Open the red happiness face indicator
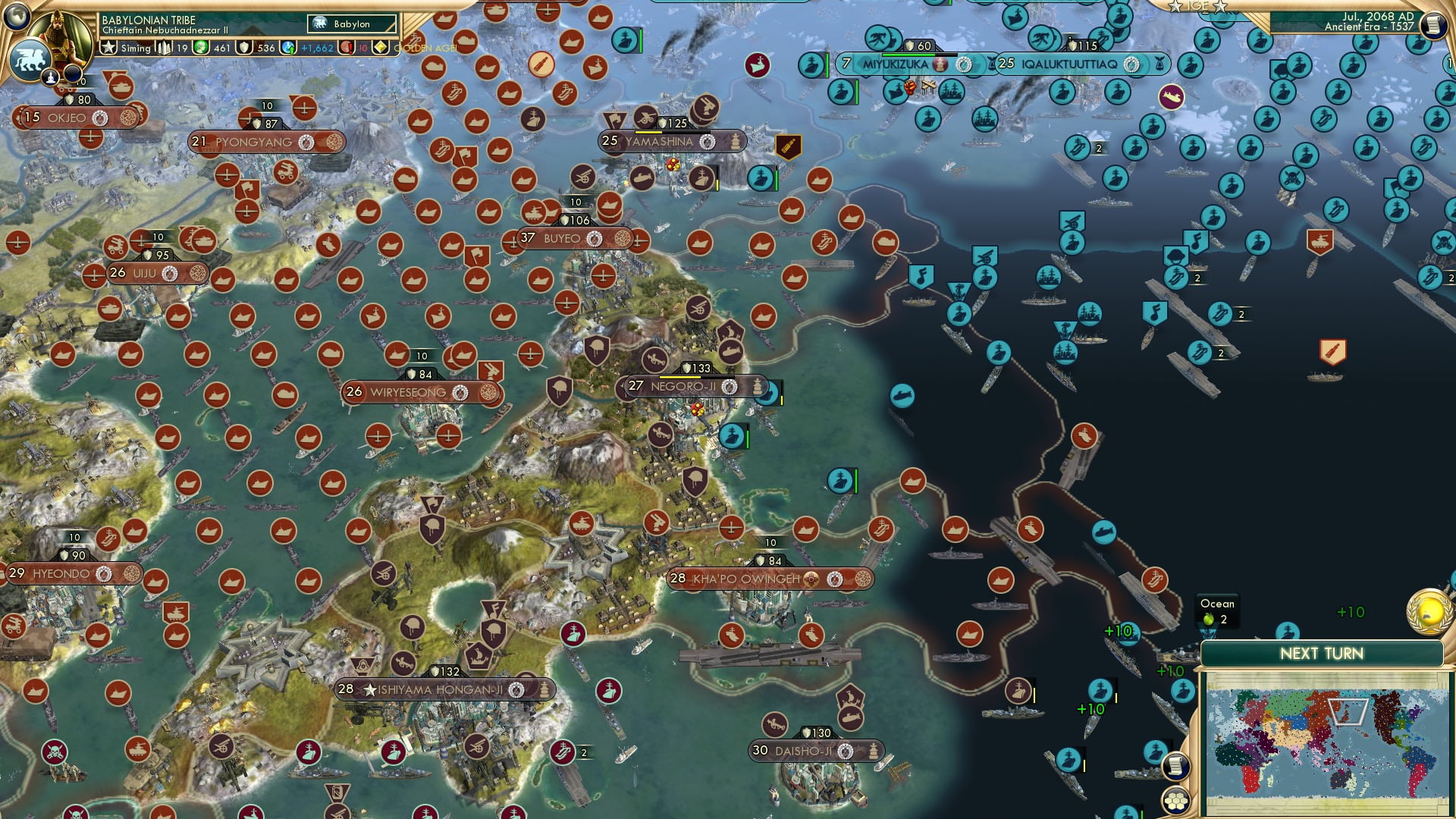1456x819 pixels. [347, 47]
